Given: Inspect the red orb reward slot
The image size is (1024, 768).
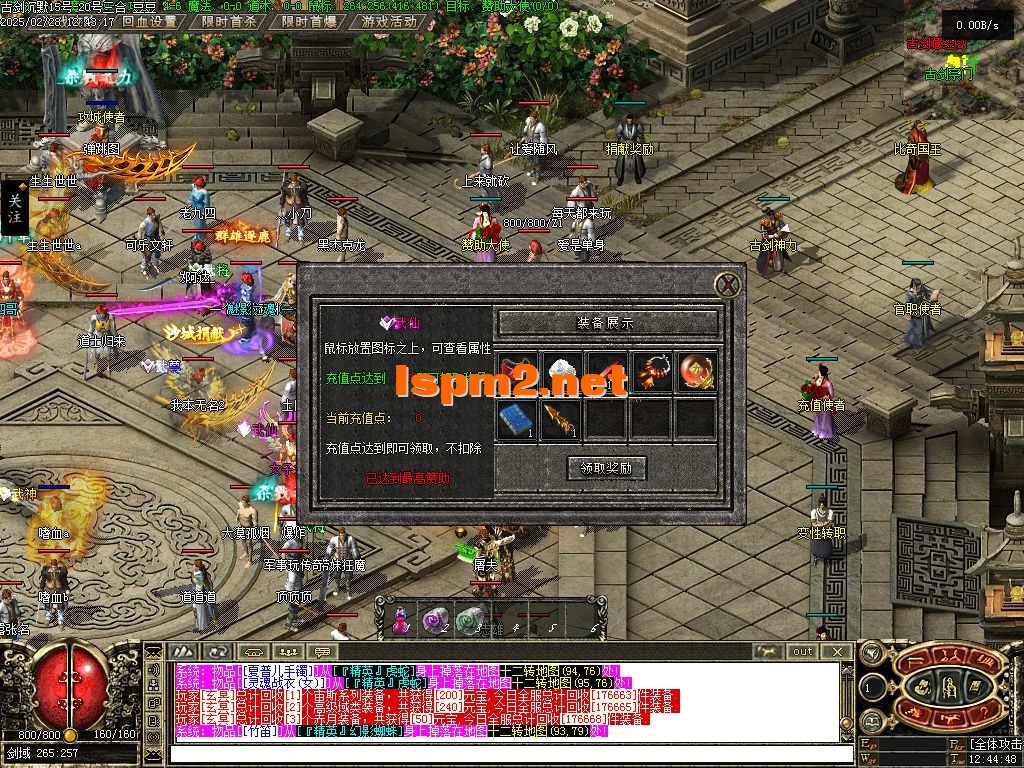Looking at the screenshot, I should (x=696, y=372).
